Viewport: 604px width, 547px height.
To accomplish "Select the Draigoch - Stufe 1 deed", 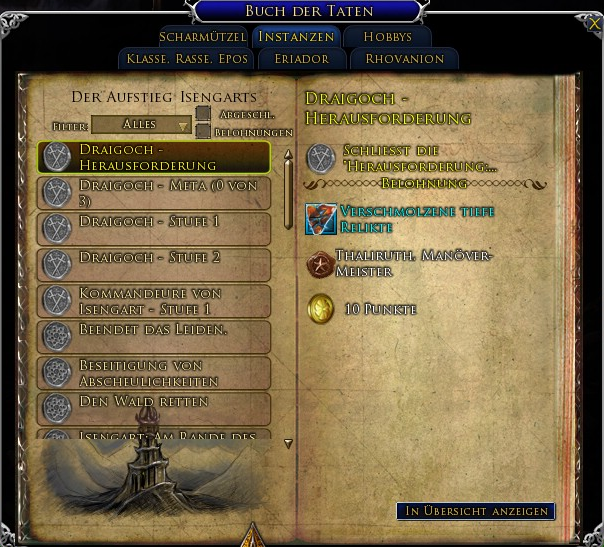I will [x=154, y=228].
